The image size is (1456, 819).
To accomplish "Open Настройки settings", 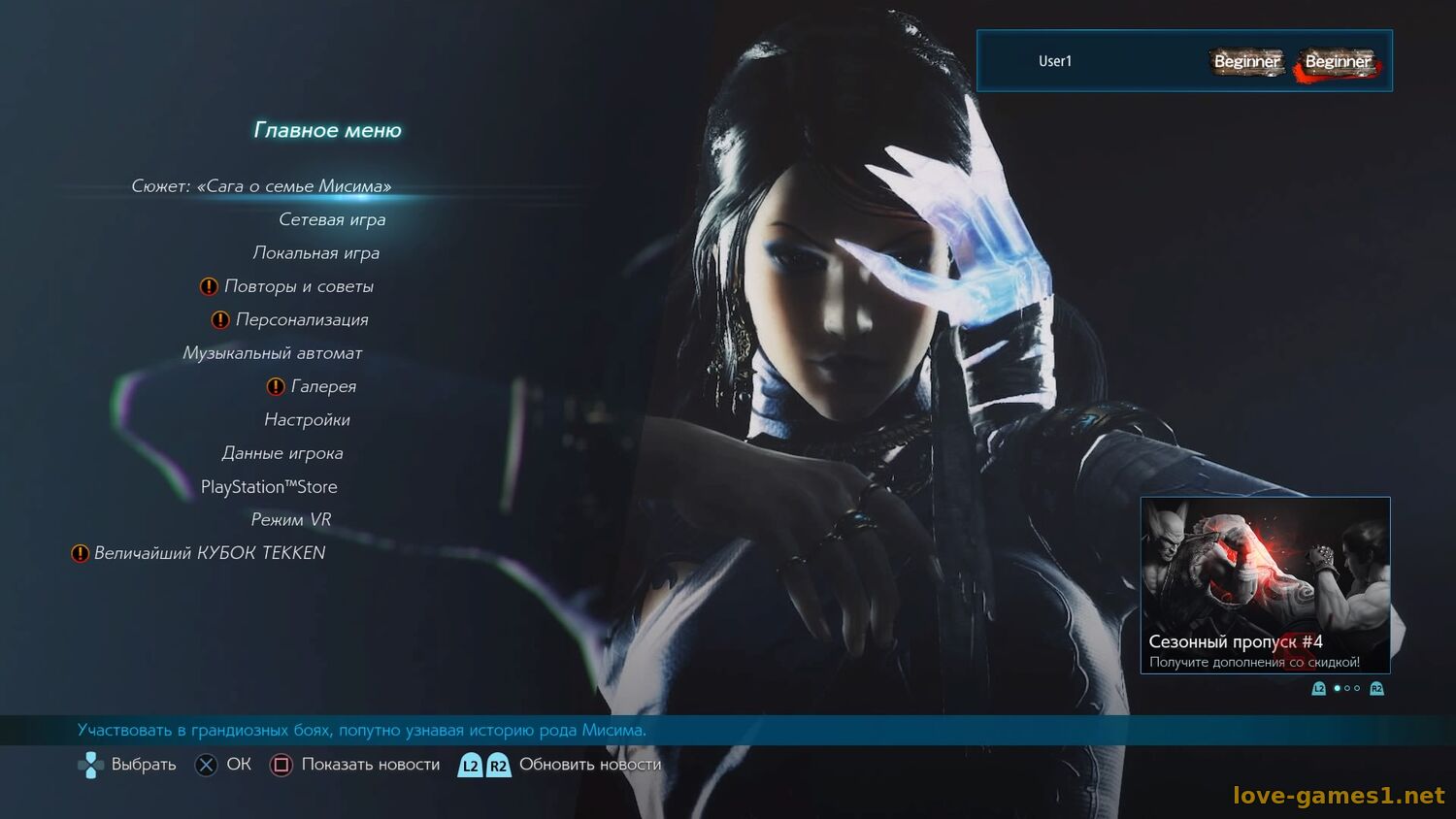I will click(307, 420).
